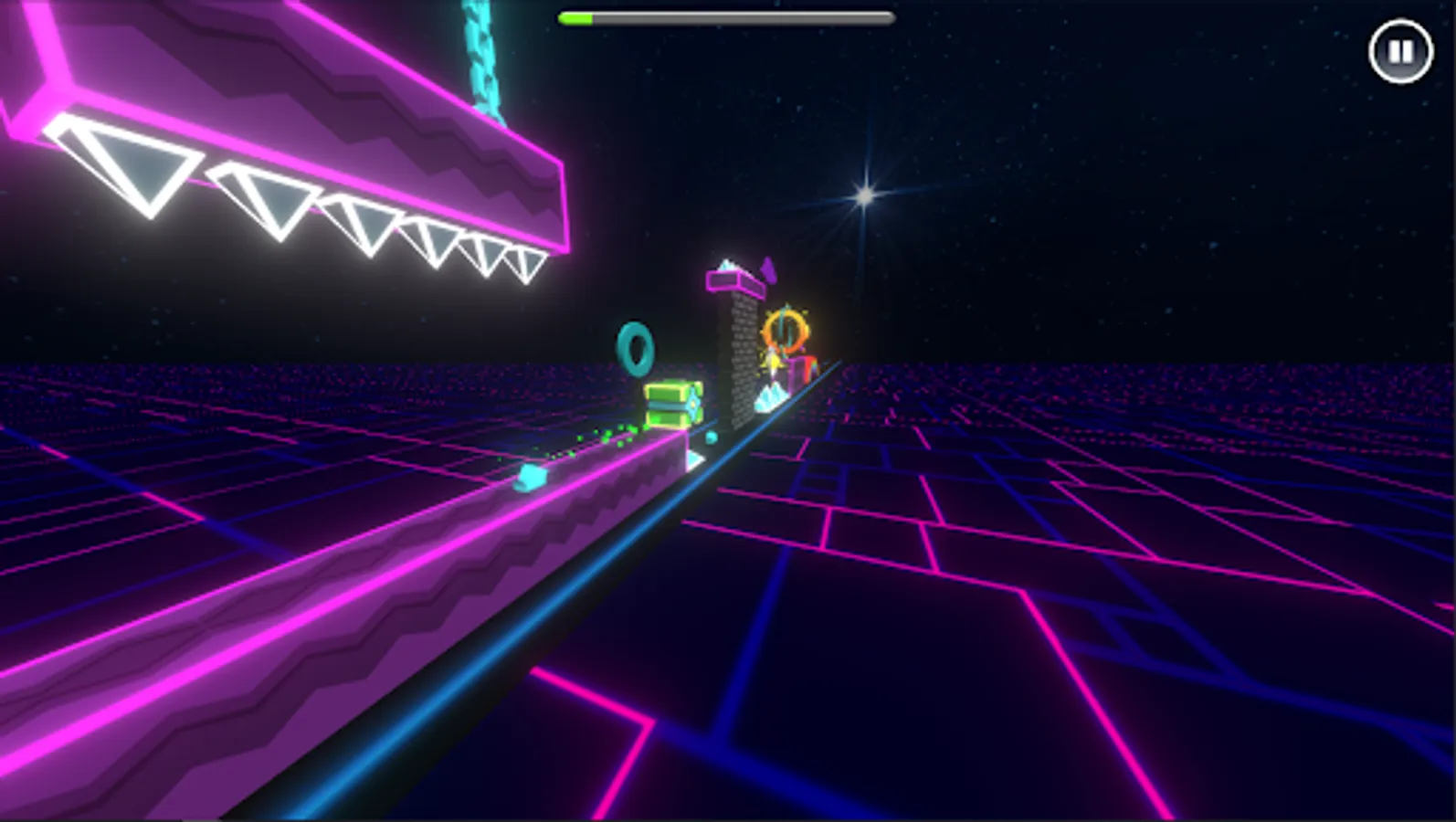Click the purple arrow above the brick tower
The width and height of the screenshot is (1456, 822).
(x=770, y=270)
